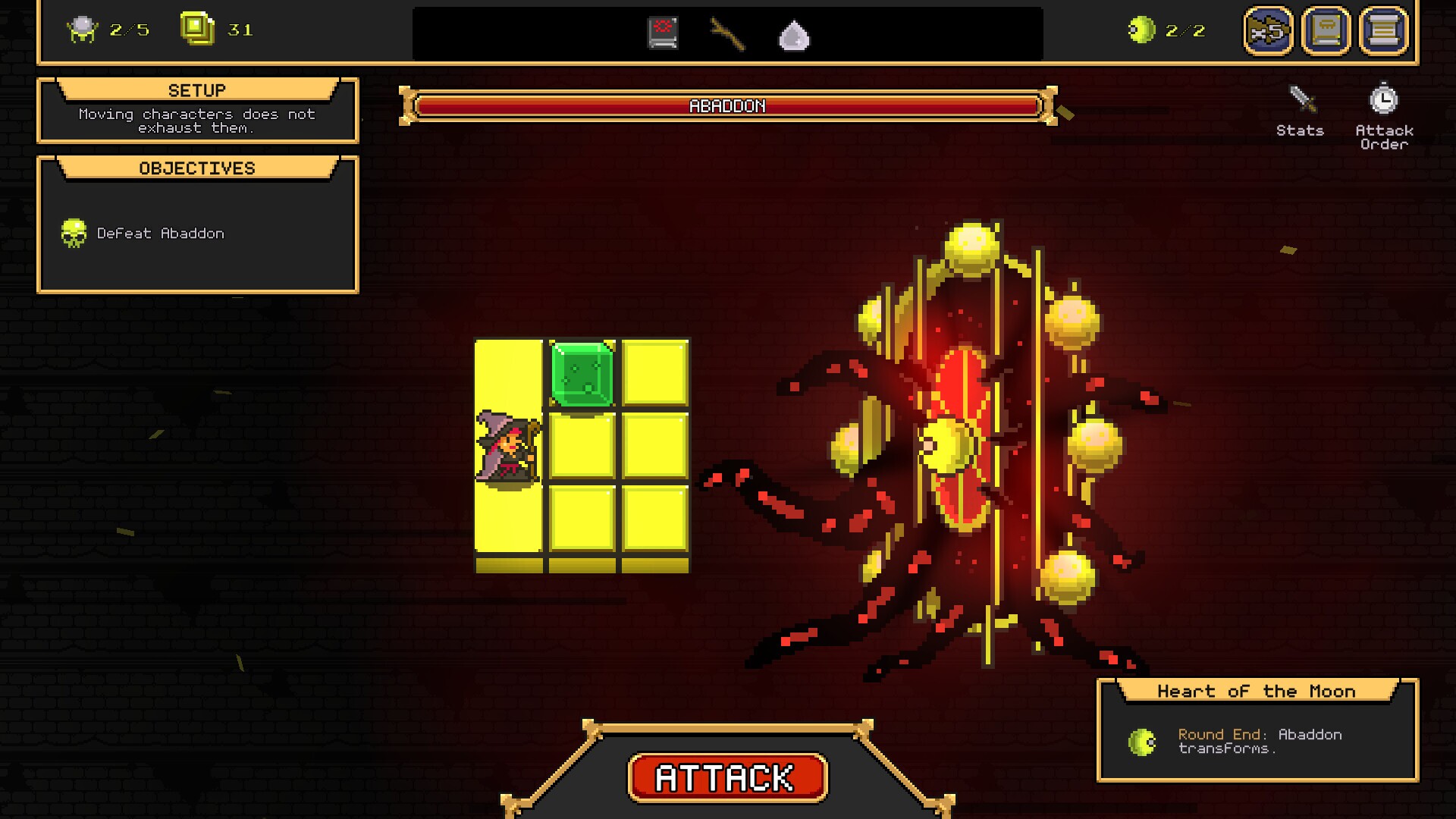Click the Defeat Abaddon objective text
1456x819 pixels.
[162, 233]
